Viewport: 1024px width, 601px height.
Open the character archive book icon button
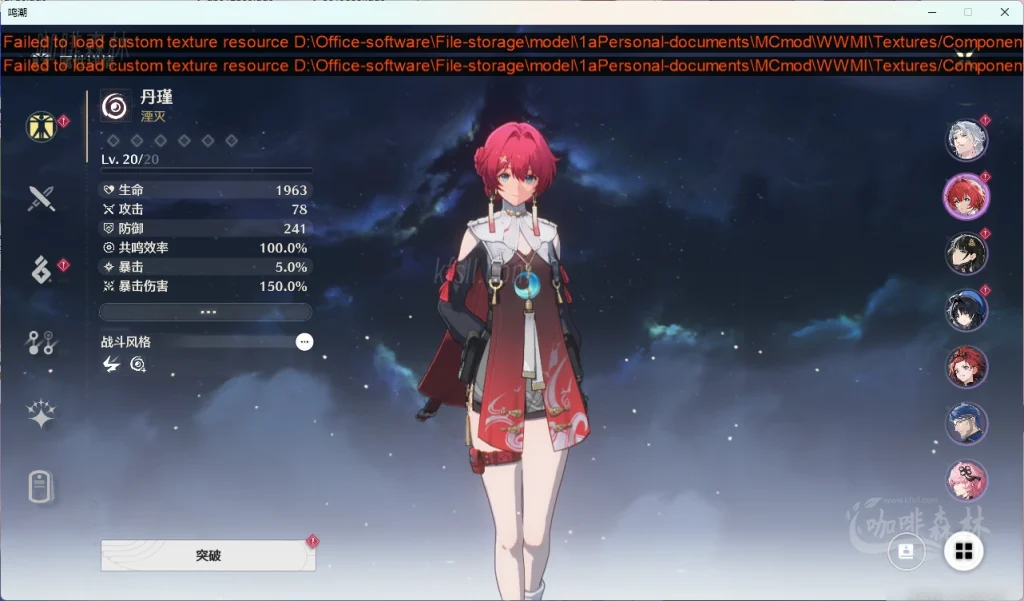[x=906, y=551]
